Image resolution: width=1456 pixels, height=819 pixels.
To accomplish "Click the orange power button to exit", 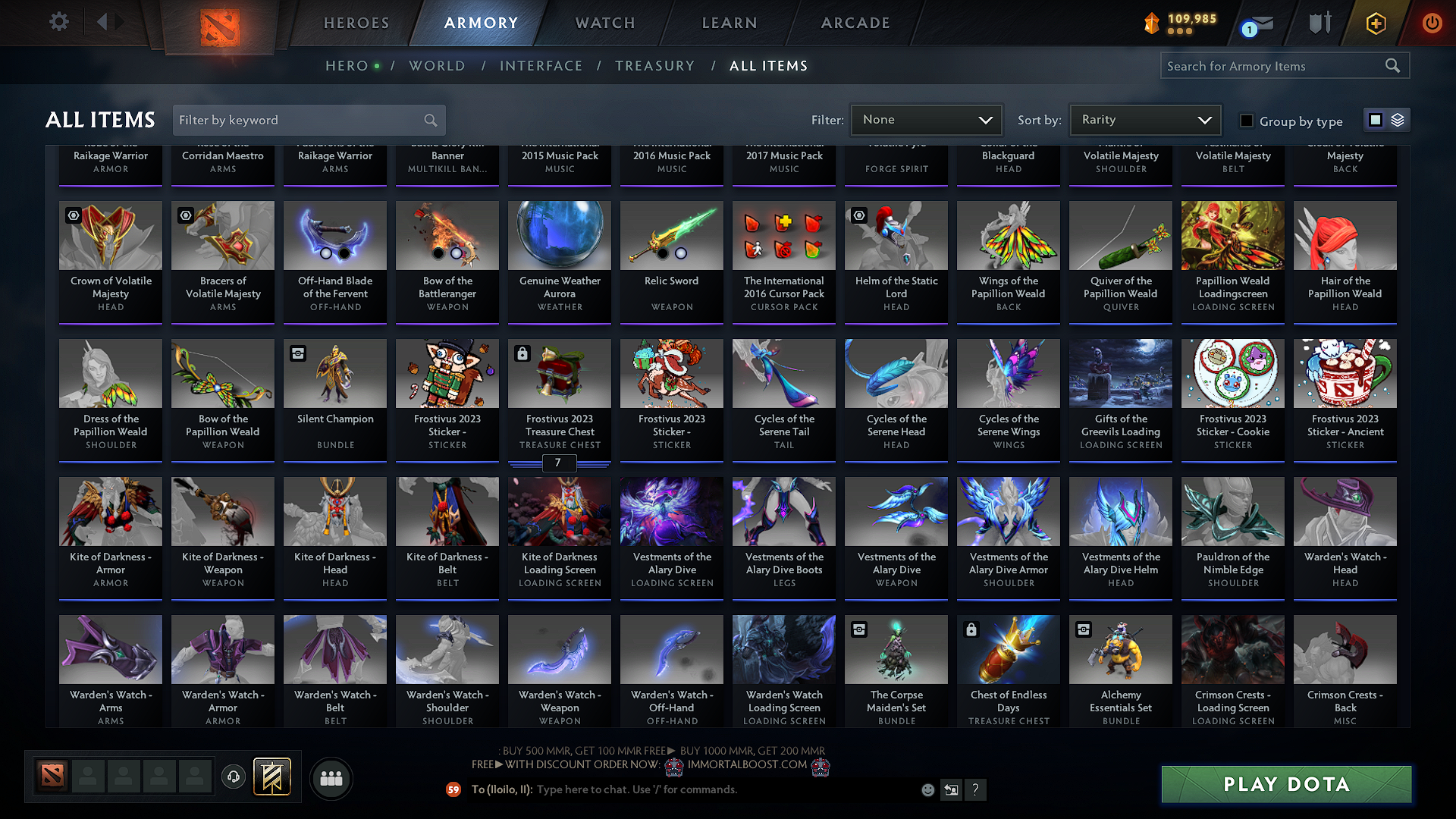I will pyautogui.click(x=1432, y=23).
